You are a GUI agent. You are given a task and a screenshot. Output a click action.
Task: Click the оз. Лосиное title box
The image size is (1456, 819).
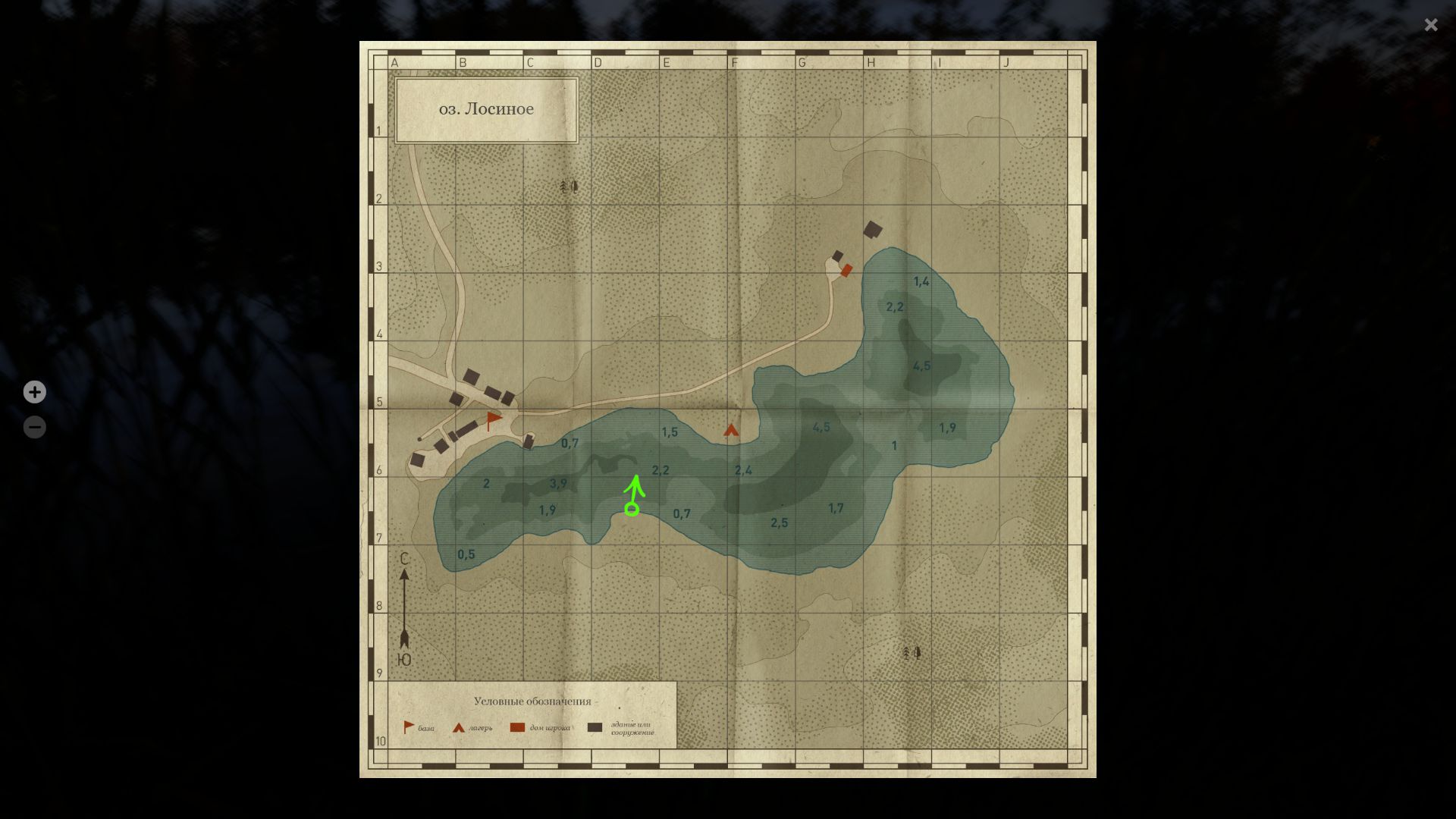pos(487,108)
